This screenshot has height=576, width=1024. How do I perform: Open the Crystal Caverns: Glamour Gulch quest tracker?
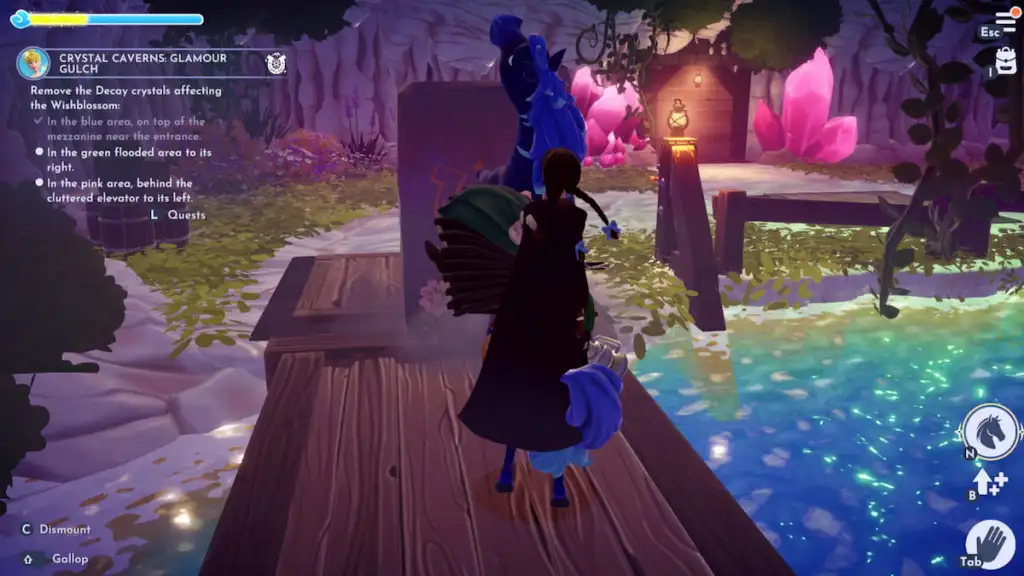click(x=143, y=64)
